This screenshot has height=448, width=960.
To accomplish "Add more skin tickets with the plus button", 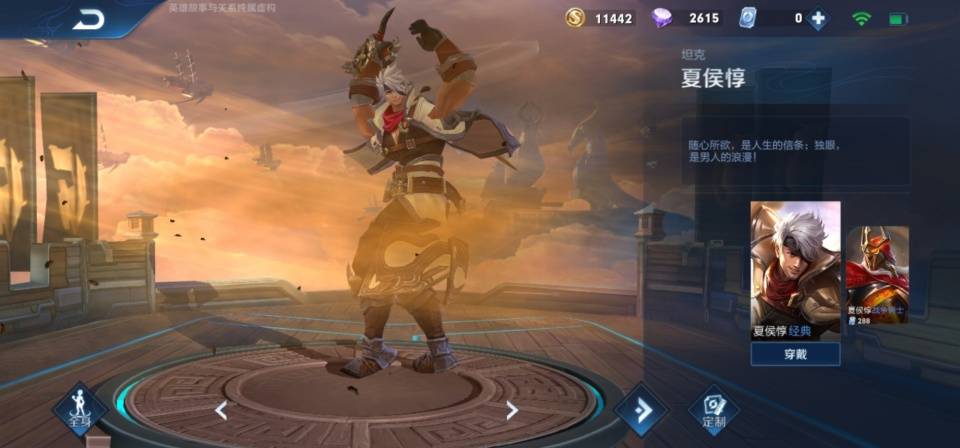I will [818, 18].
